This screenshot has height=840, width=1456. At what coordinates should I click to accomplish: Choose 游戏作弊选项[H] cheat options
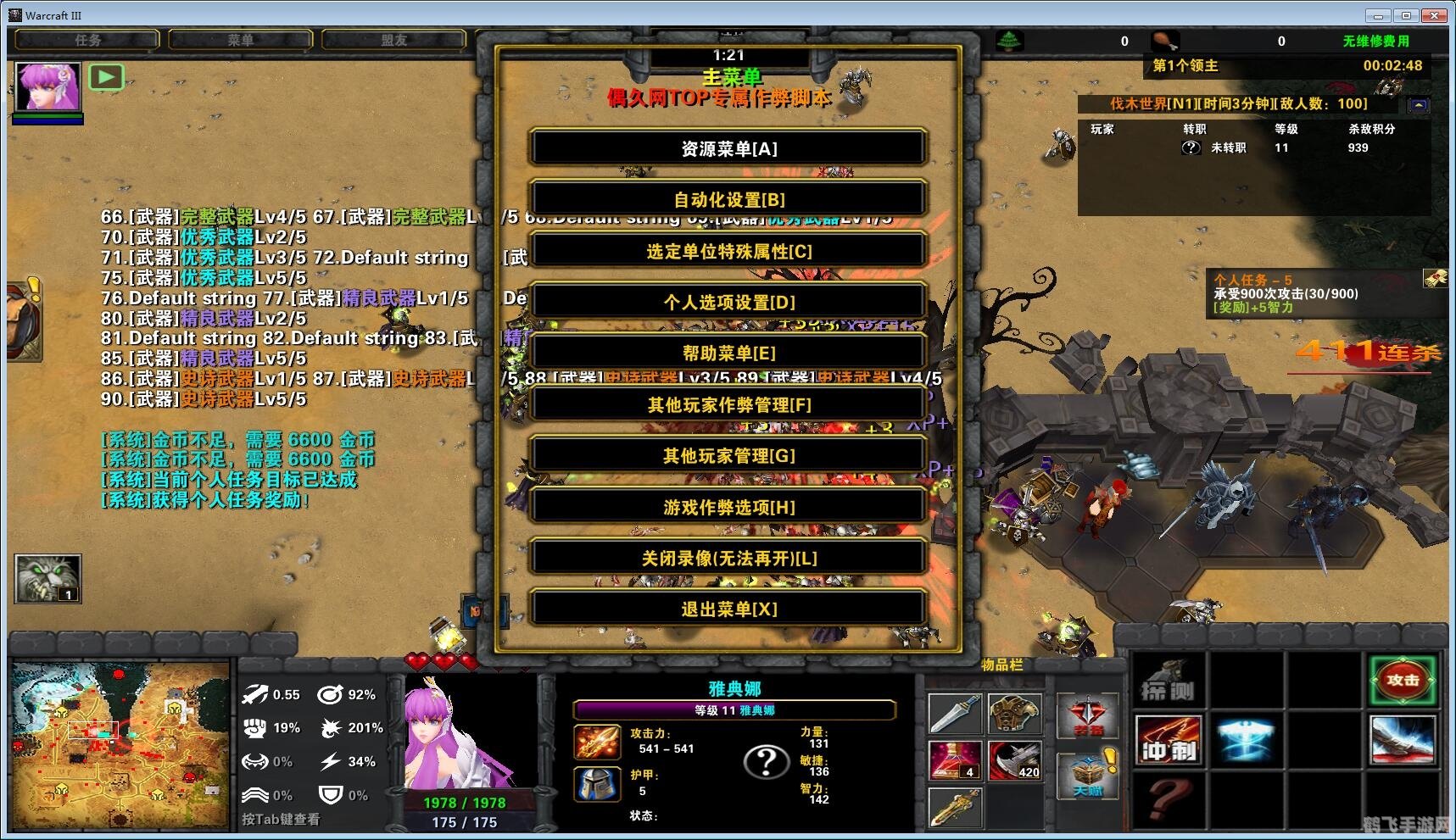point(728,507)
